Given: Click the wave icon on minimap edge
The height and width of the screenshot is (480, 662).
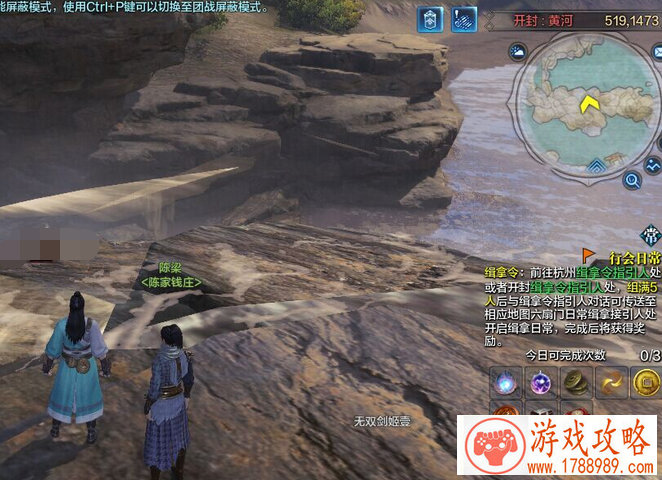Looking at the screenshot, I should pyautogui.click(x=653, y=165).
